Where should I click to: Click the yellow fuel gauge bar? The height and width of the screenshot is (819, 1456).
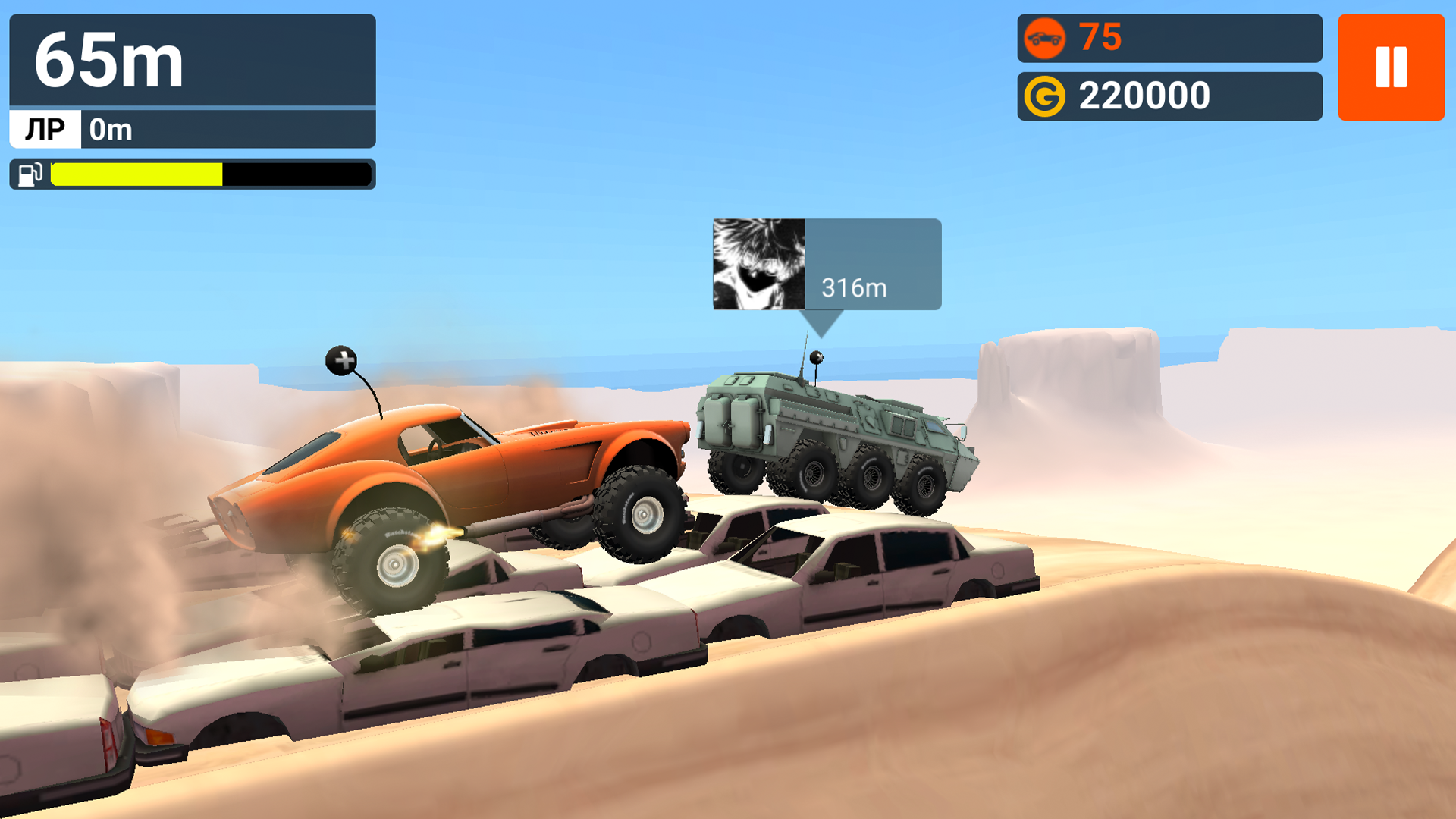(x=135, y=174)
